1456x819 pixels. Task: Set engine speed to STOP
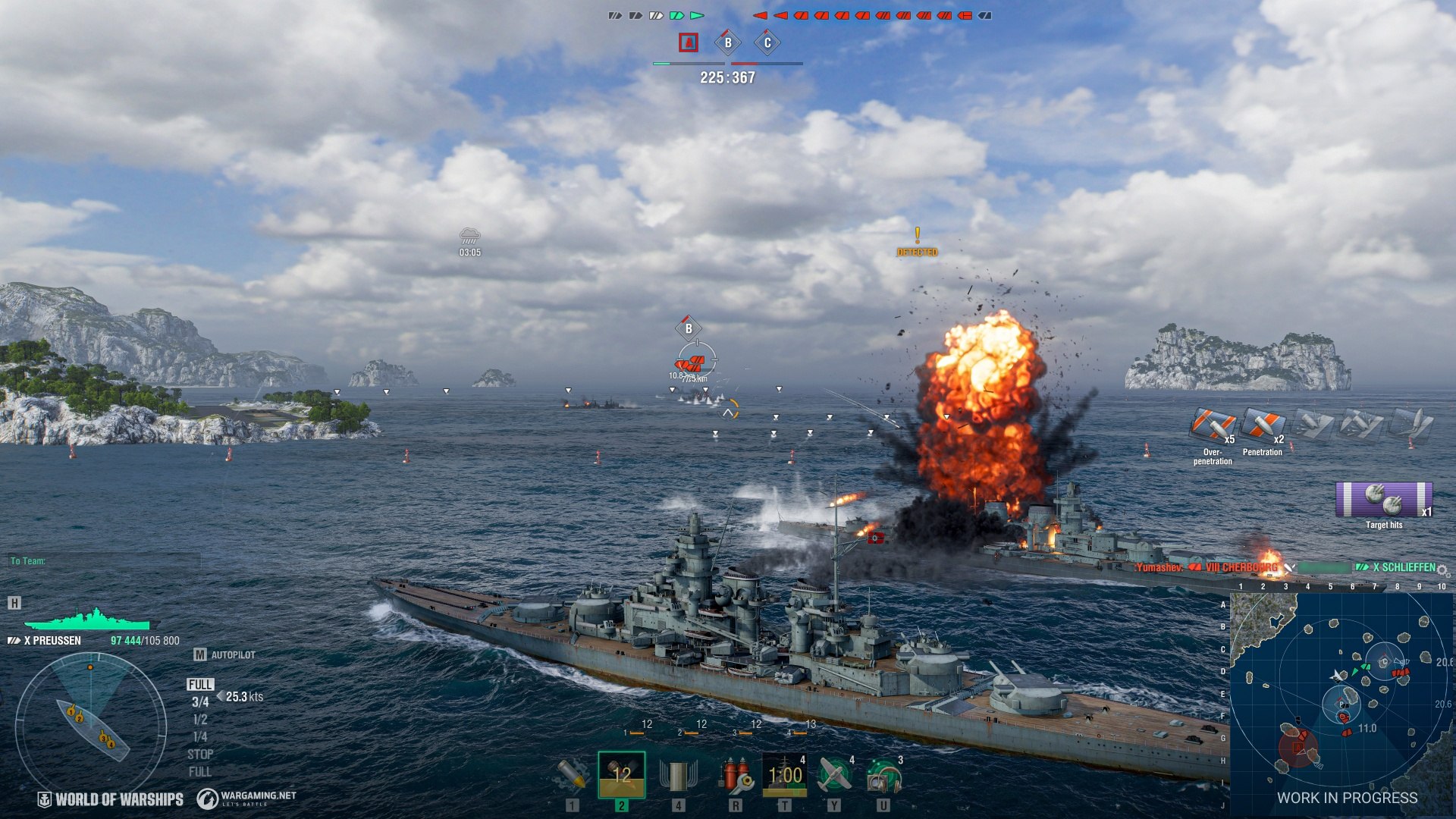(x=200, y=755)
